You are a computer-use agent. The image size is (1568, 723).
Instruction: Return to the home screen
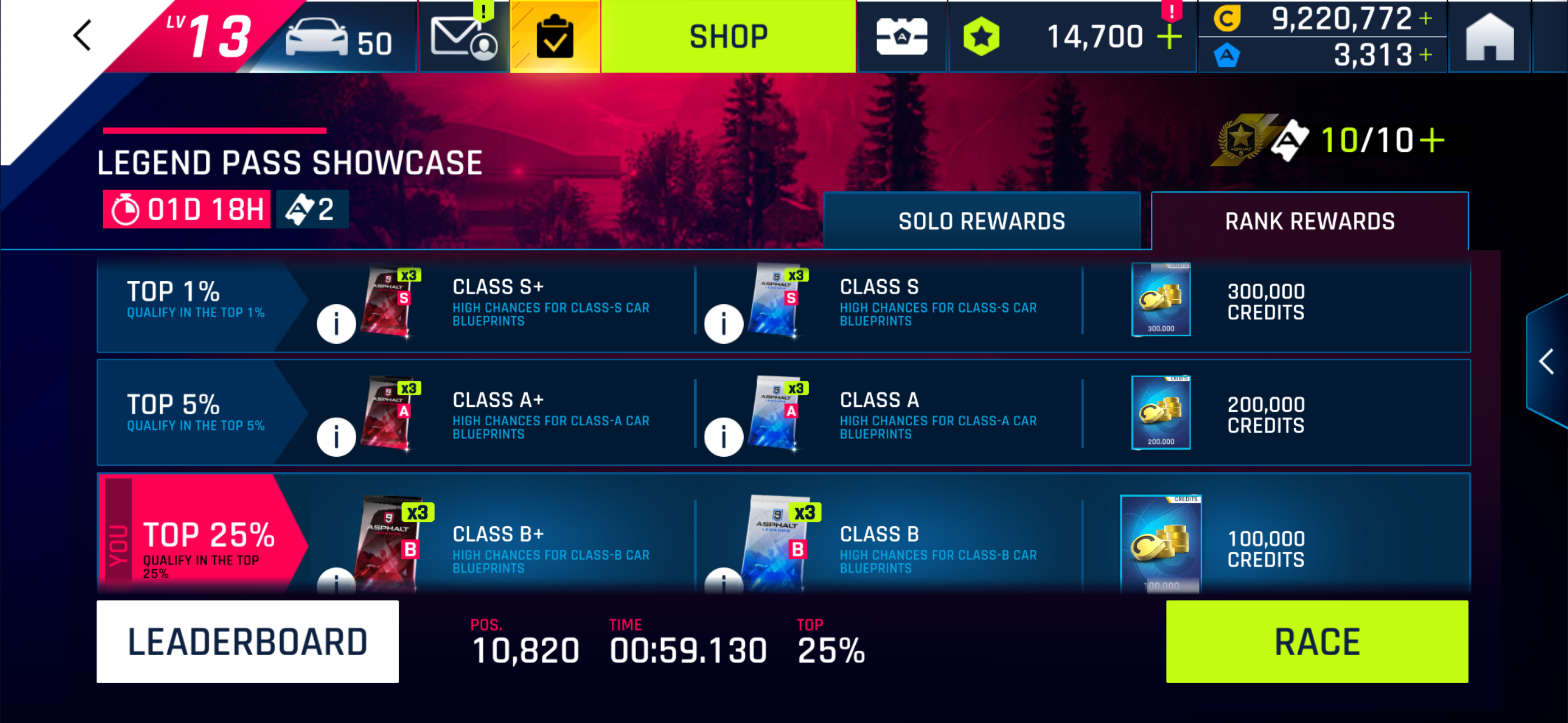[1489, 38]
